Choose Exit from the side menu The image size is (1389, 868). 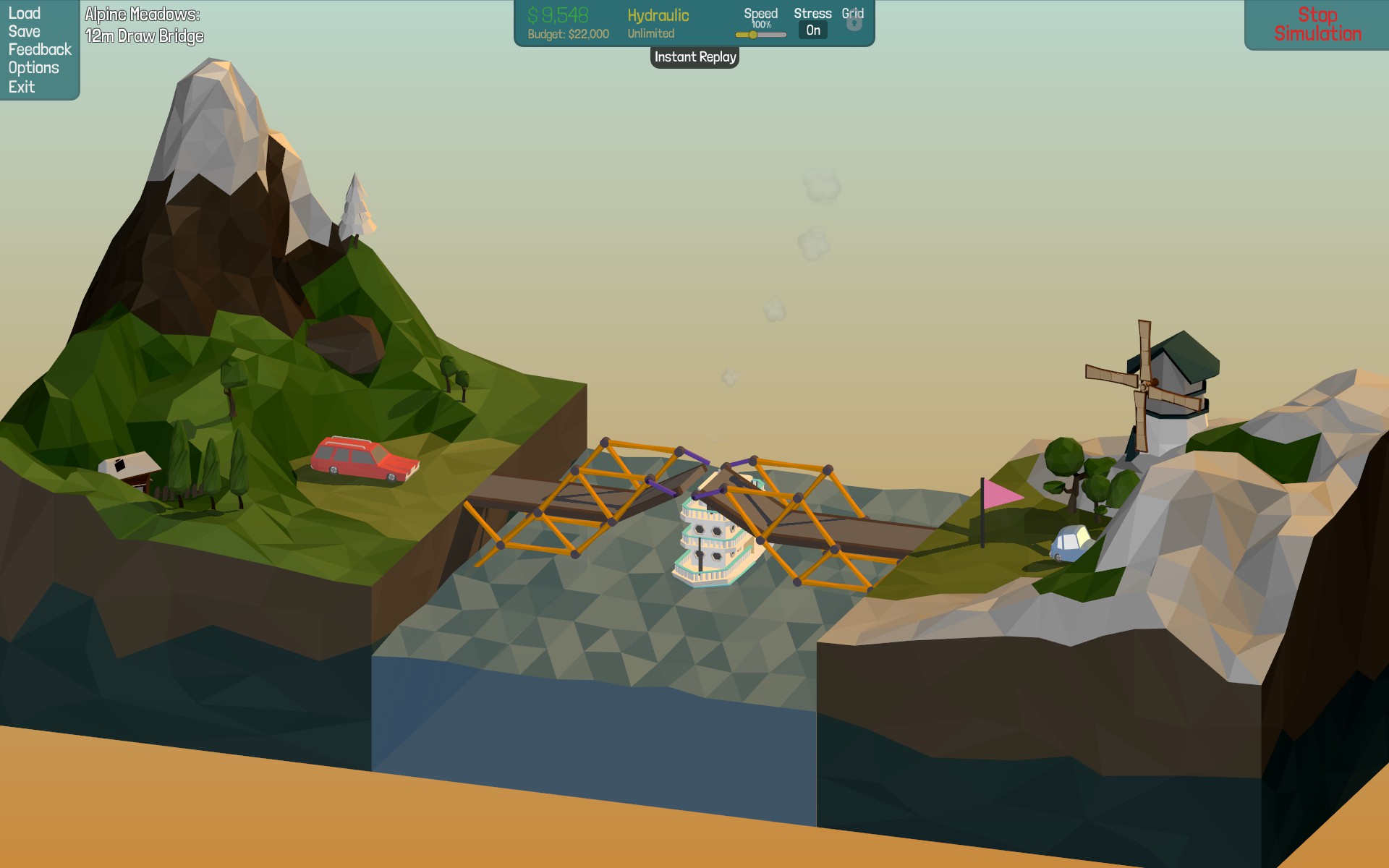point(22,87)
